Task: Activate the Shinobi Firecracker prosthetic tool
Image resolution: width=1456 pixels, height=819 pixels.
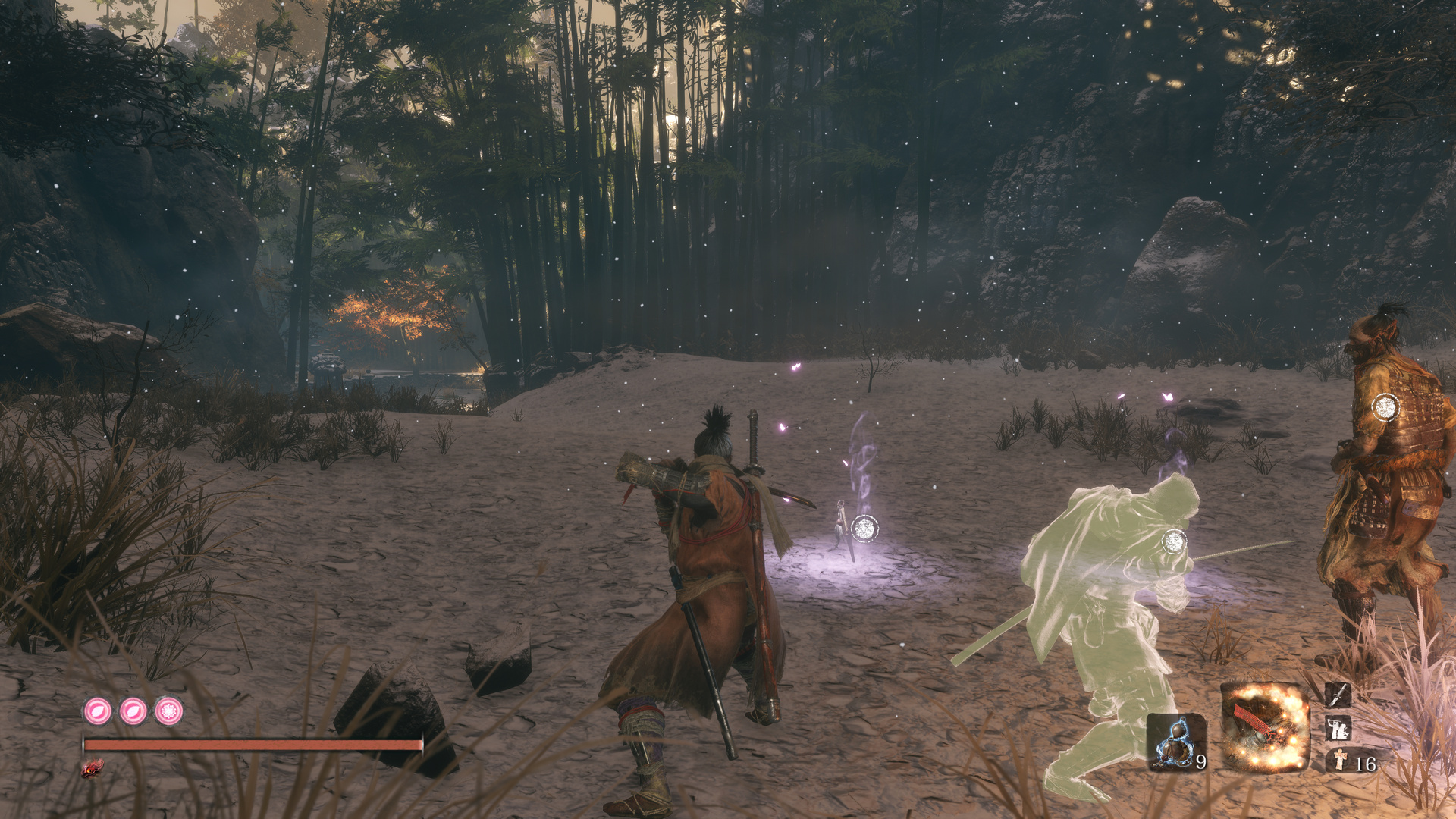Action: tap(1264, 726)
